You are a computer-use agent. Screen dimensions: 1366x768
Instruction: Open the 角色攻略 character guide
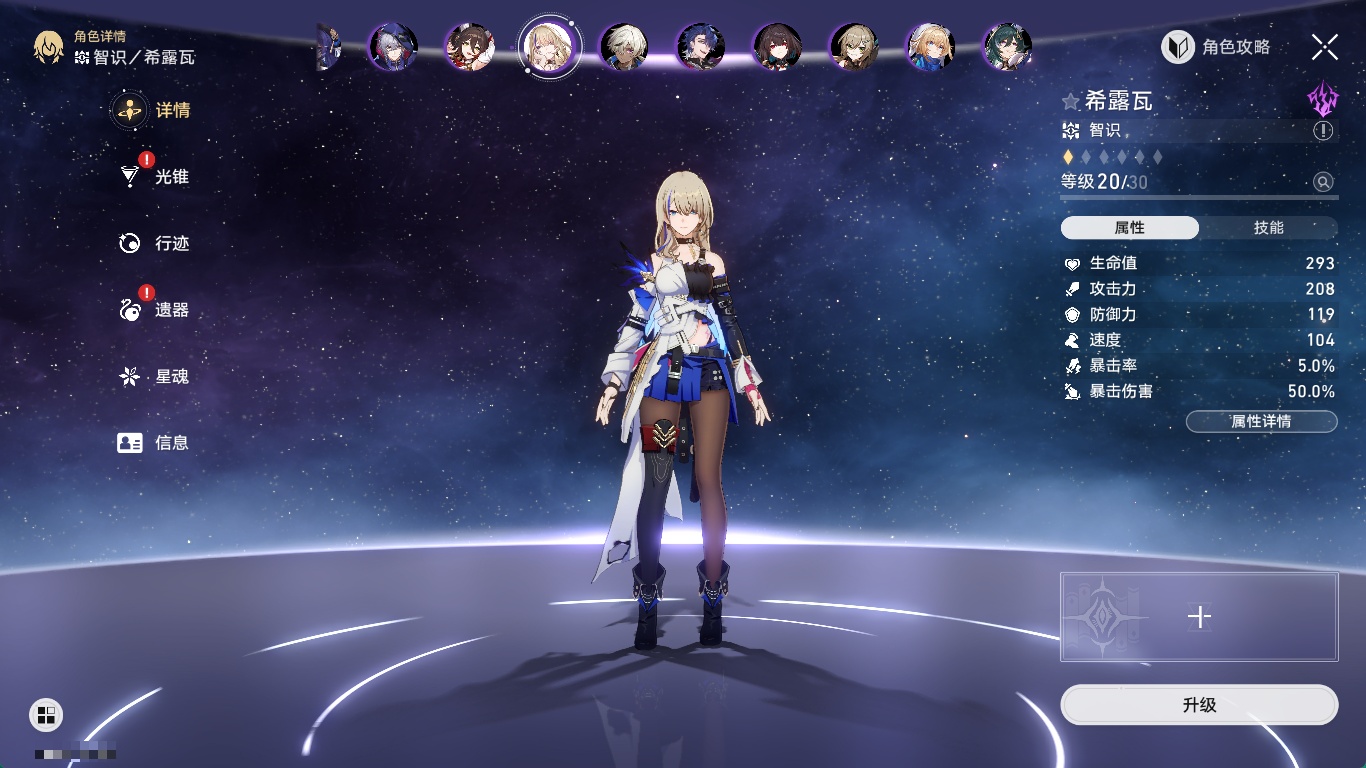(x=1216, y=47)
